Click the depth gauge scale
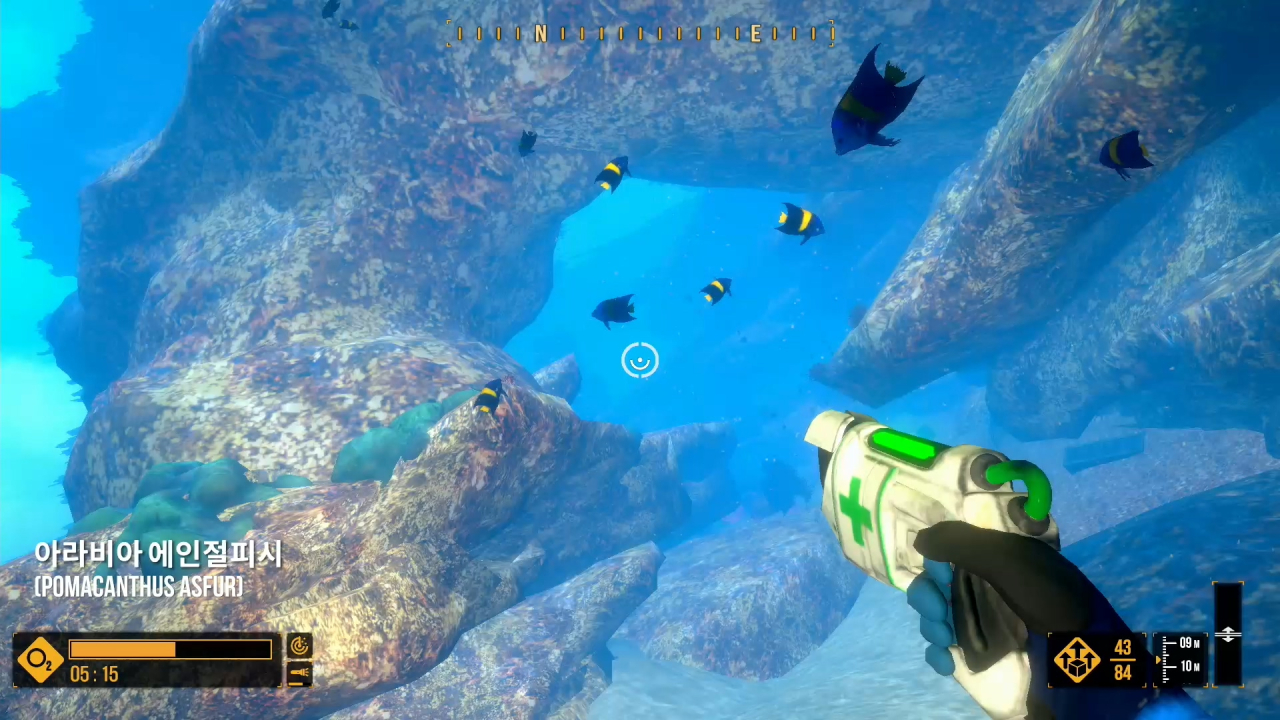The width and height of the screenshot is (1280, 720). tap(1181, 659)
